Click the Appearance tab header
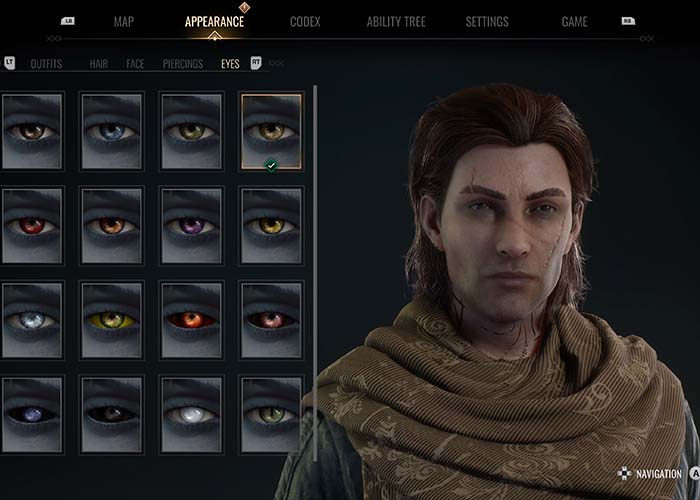Viewport: 700px width, 500px height. pyautogui.click(x=214, y=22)
